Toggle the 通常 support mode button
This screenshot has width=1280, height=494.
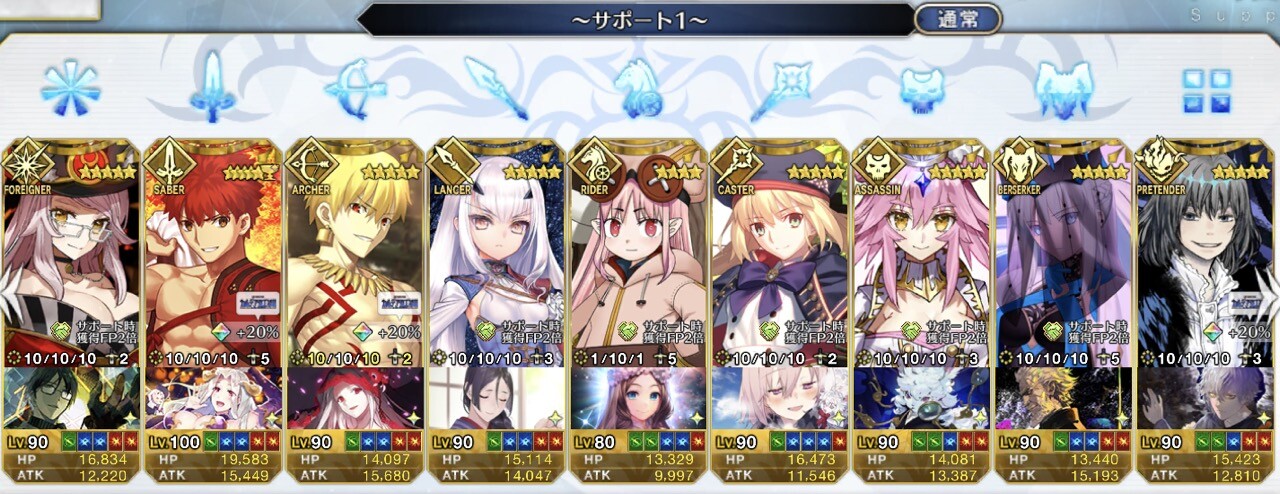(x=957, y=19)
